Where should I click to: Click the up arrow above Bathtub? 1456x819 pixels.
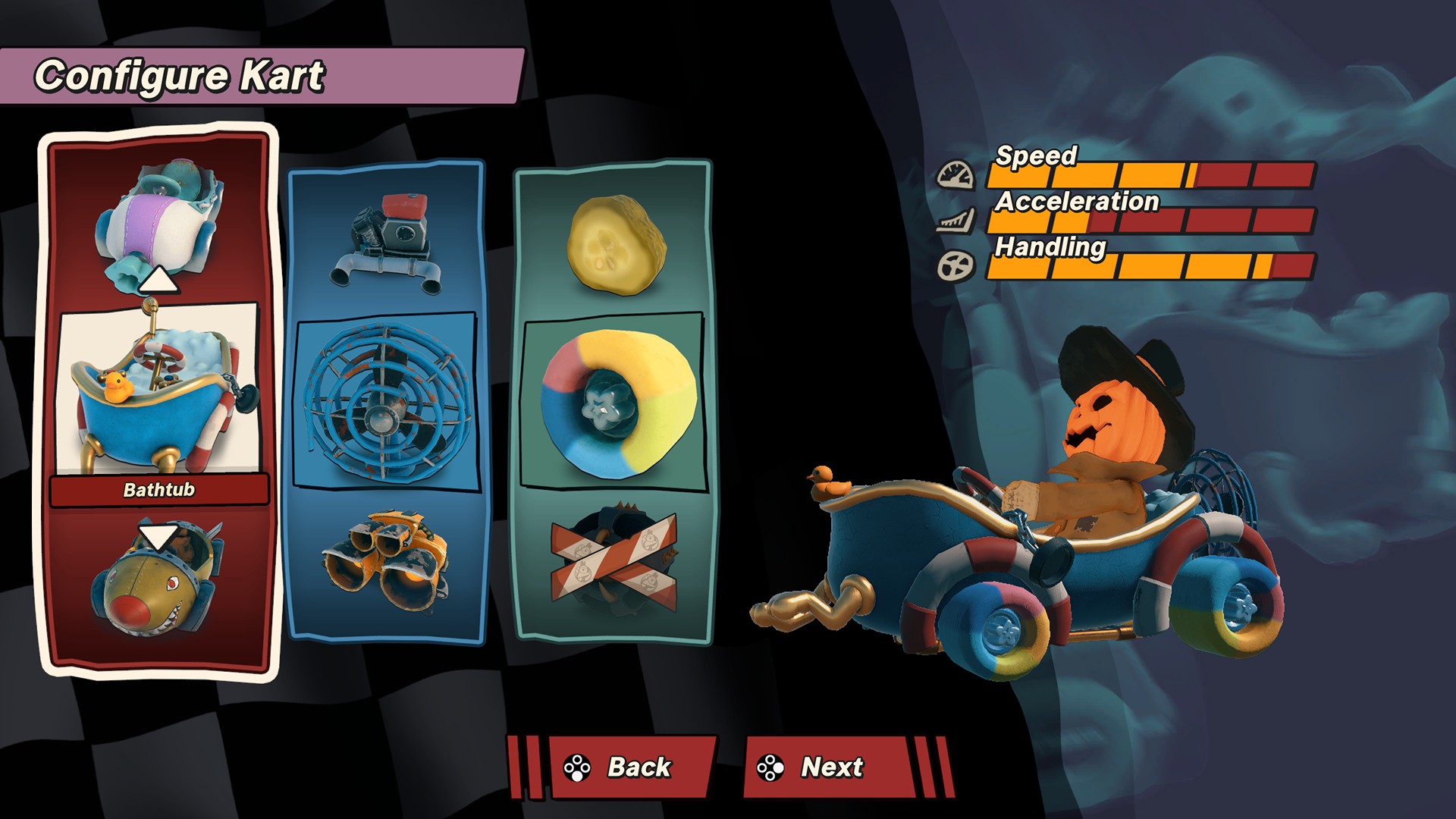tap(158, 279)
